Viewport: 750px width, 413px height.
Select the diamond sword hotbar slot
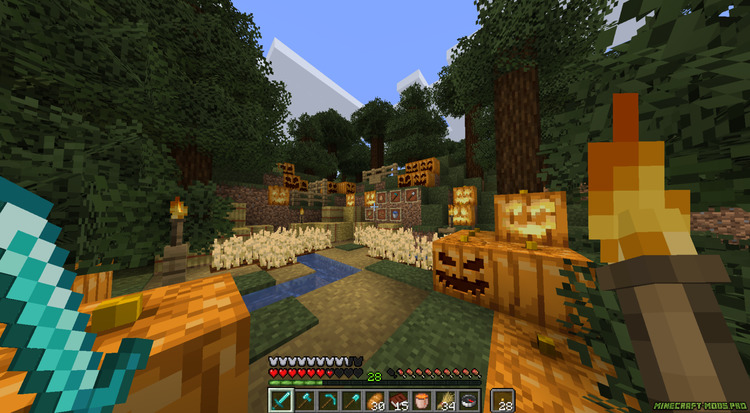(280, 400)
